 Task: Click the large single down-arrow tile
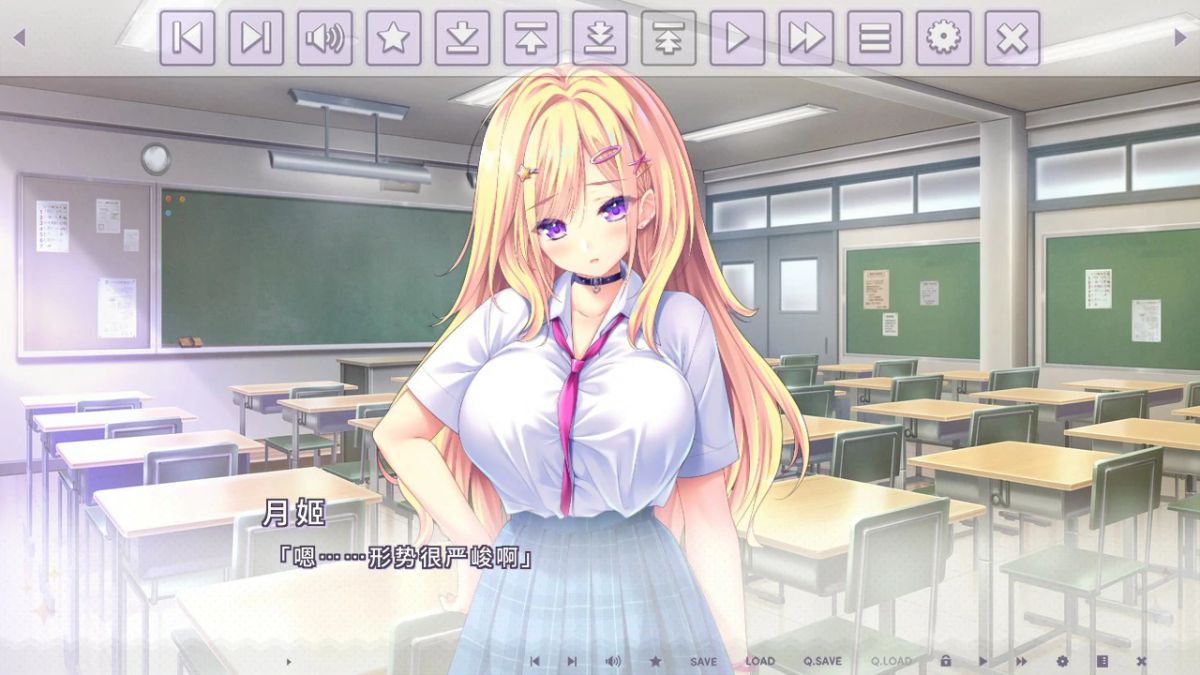point(462,38)
